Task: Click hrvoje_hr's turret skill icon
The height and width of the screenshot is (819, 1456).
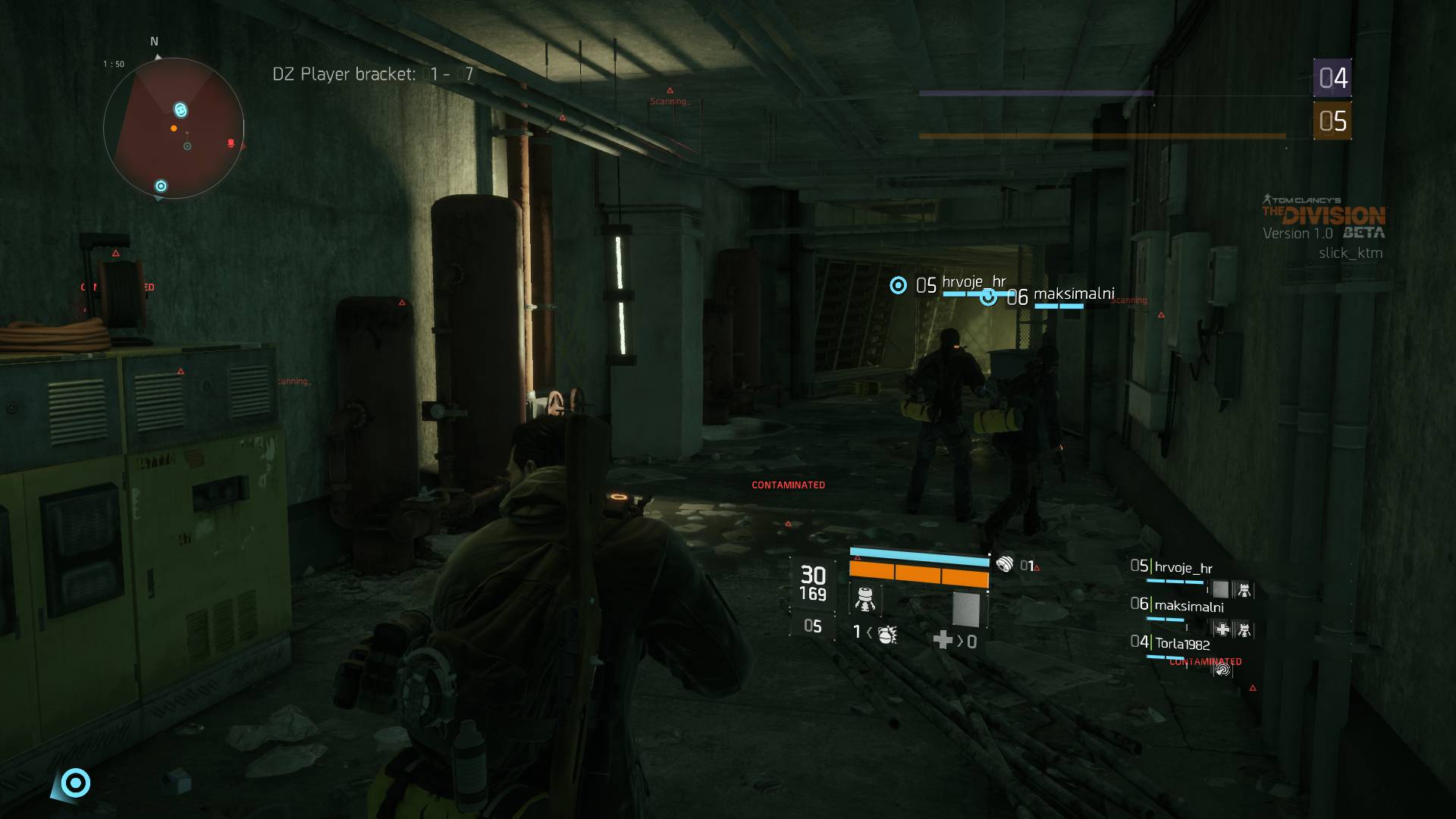Action: [x=1244, y=591]
